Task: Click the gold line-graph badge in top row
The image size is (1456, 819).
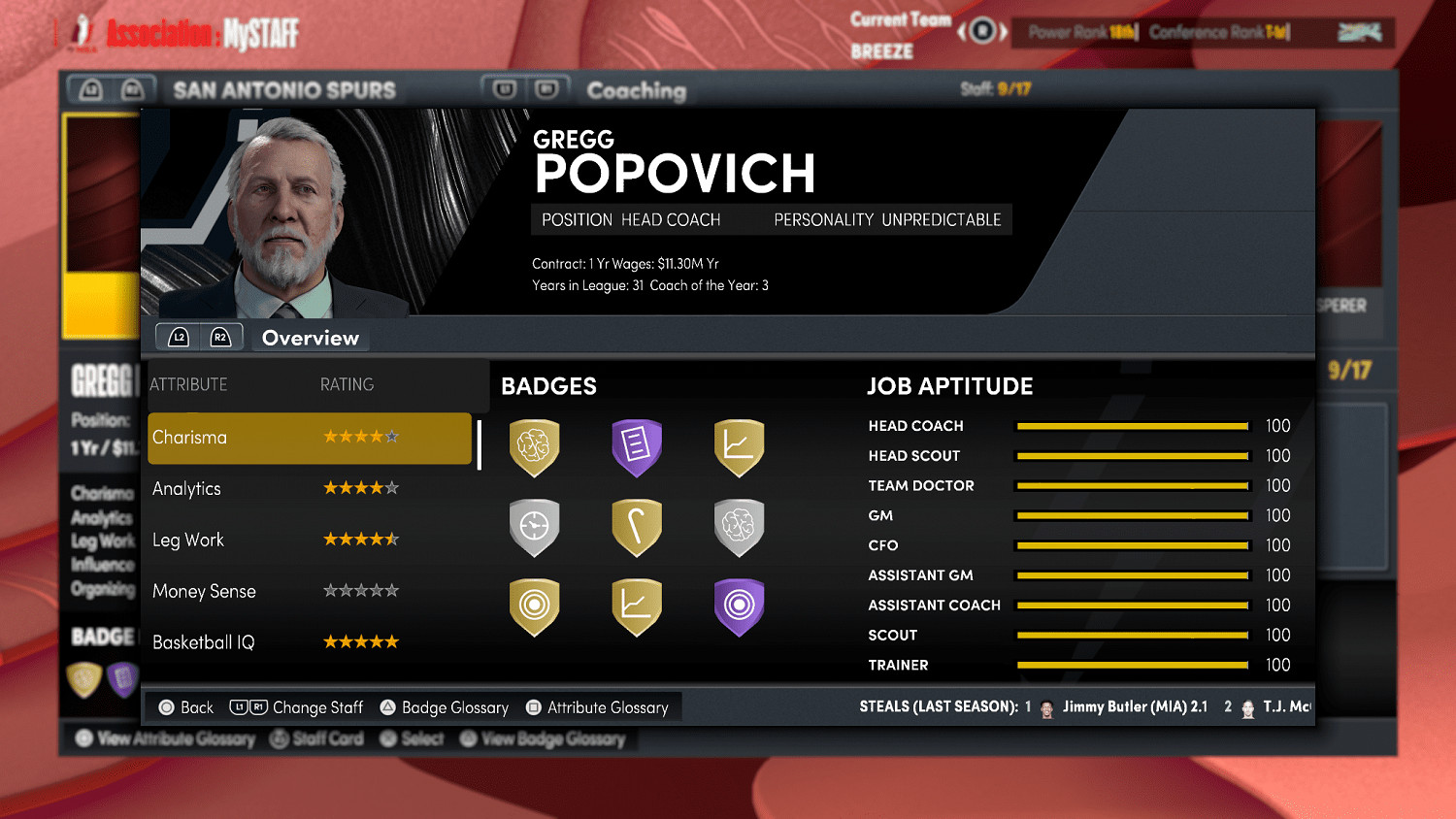Action: point(740,446)
